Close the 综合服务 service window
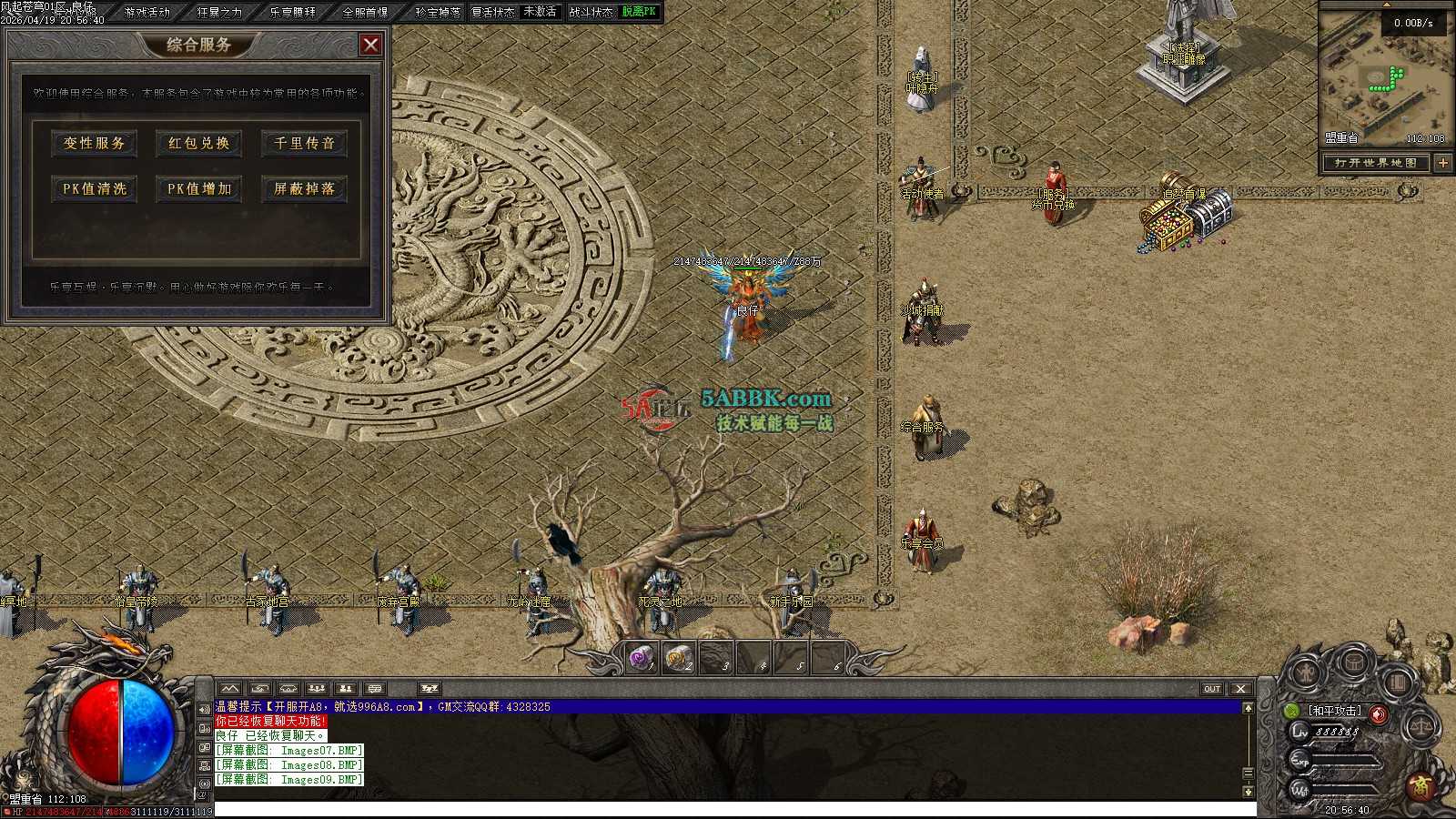The width and height of the screenshot is (1456, 819). point(370,45)
